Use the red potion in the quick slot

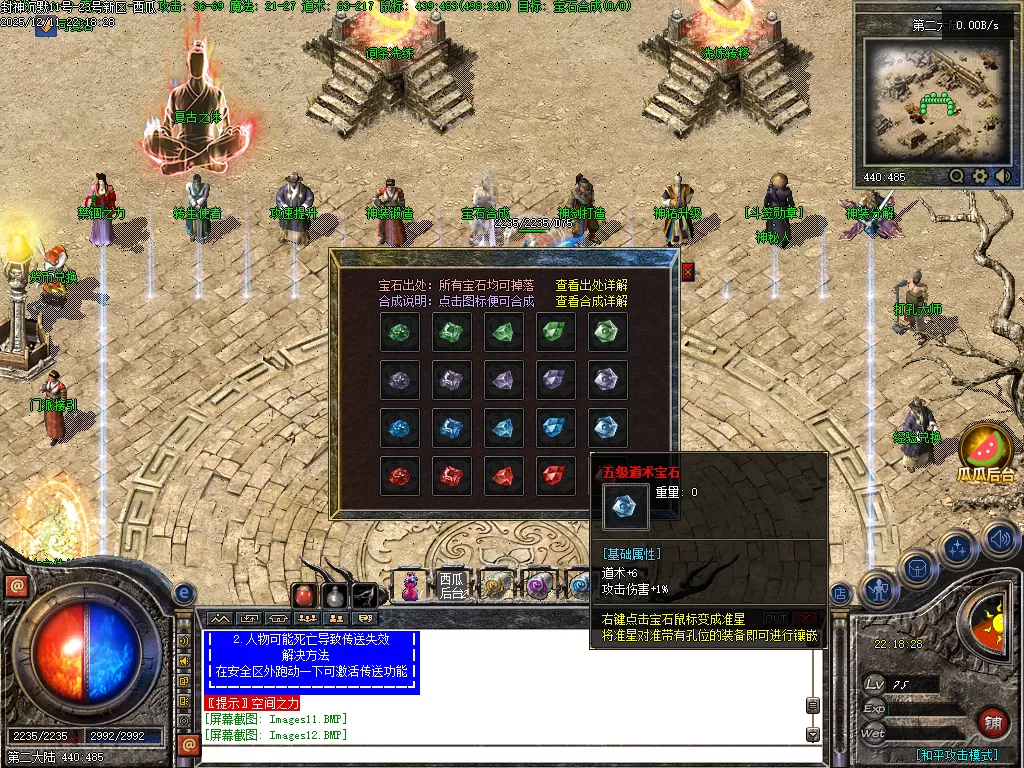click(x=304, y=596)
